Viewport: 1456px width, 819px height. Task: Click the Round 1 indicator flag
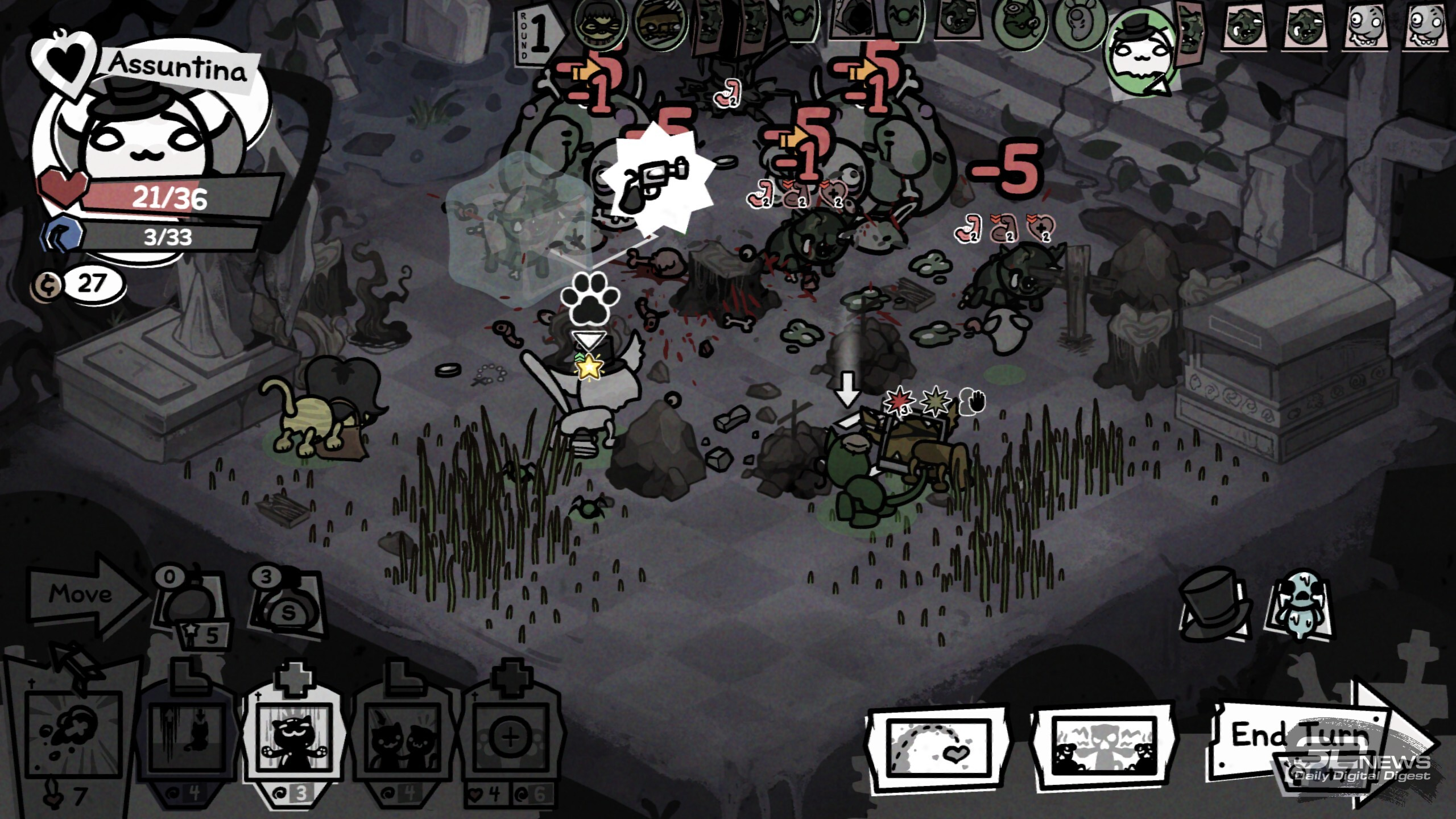(537, 34)
